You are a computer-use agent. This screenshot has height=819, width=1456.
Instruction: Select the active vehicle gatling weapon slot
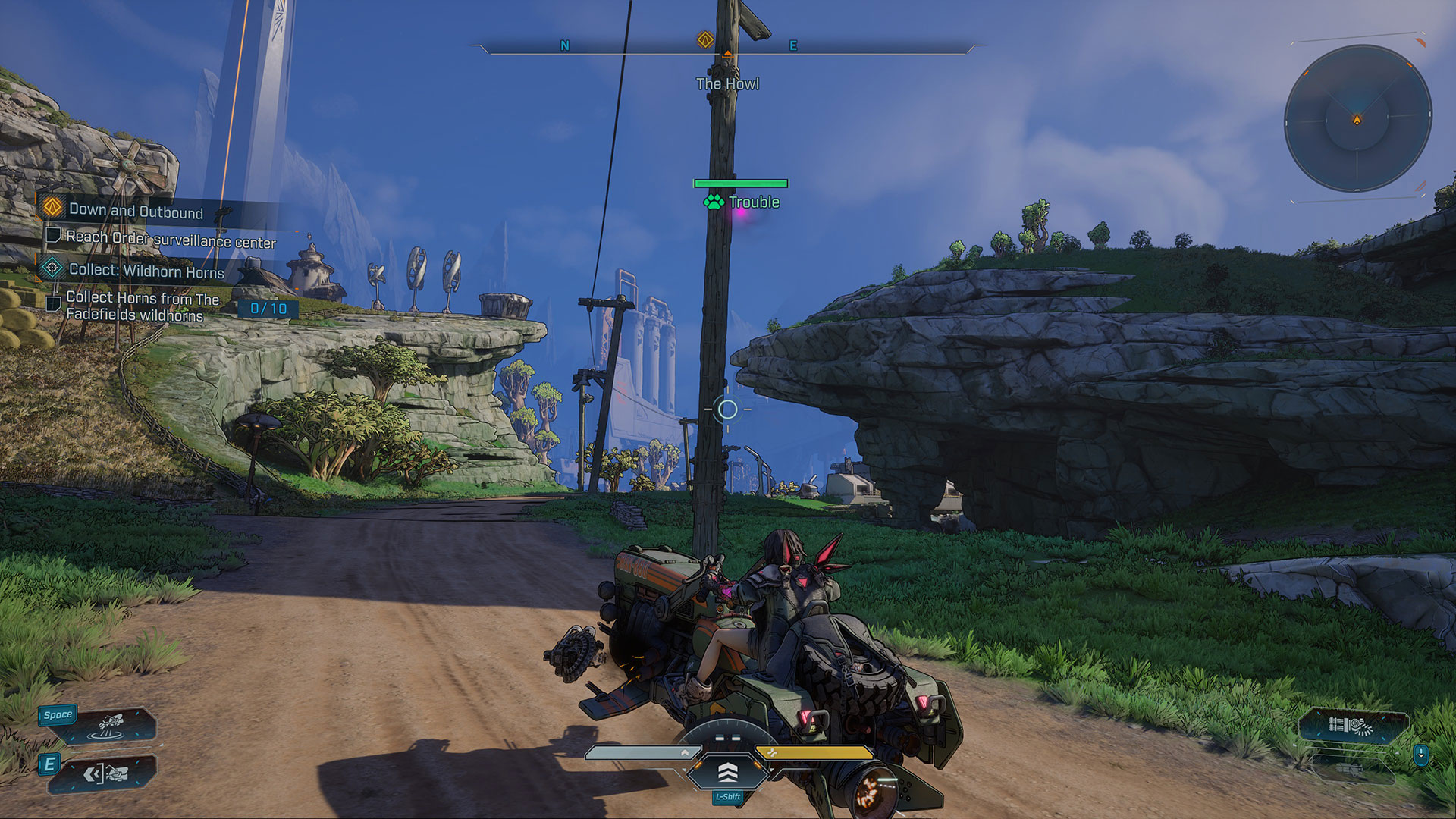[1351, 726]
